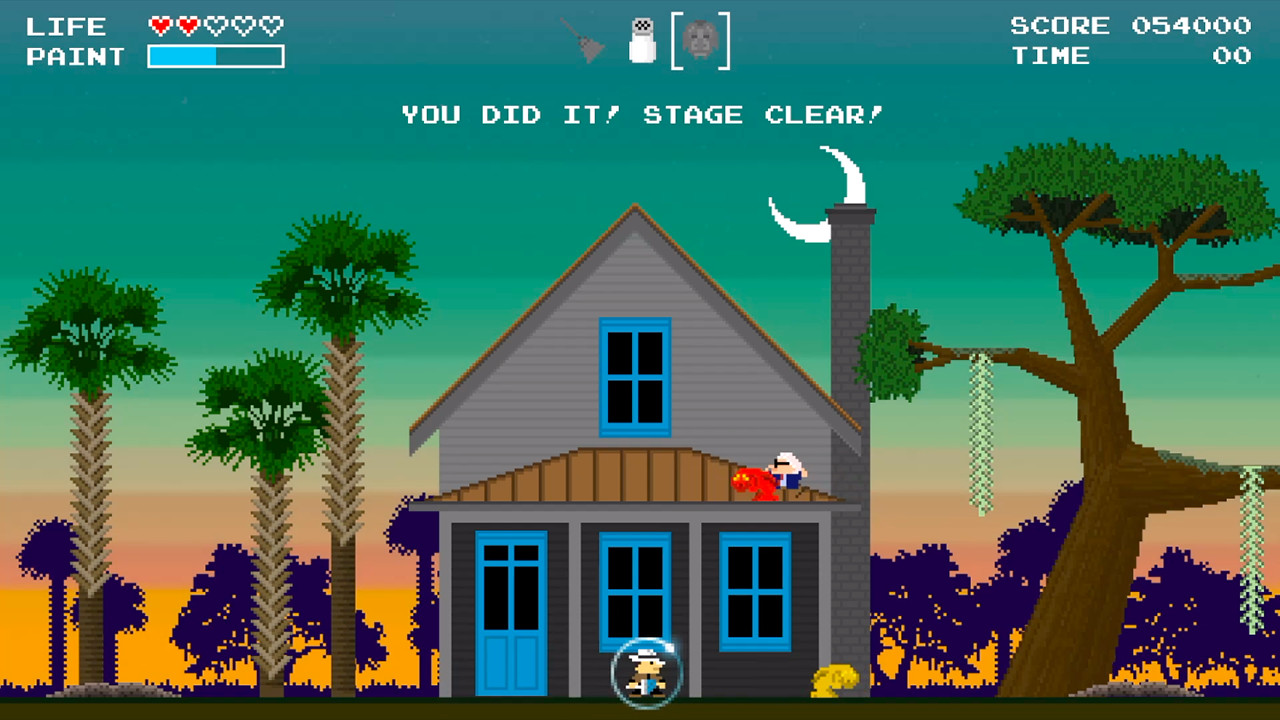
Task: Click the right-side blue window shutter
Action: [x=753, y=590]
